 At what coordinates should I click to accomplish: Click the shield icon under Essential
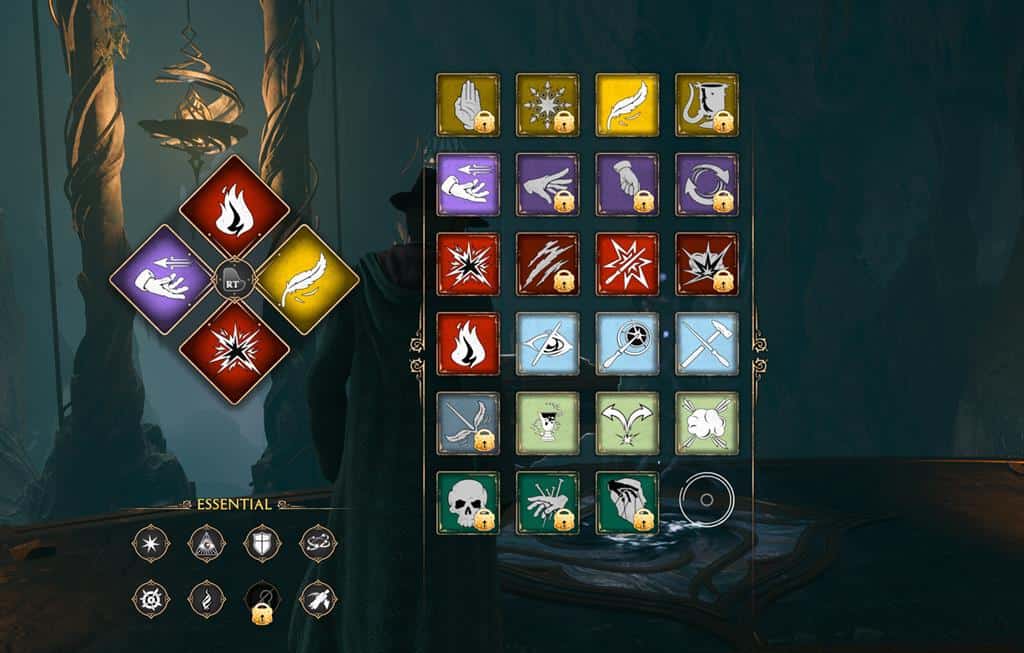coord(262,542)
